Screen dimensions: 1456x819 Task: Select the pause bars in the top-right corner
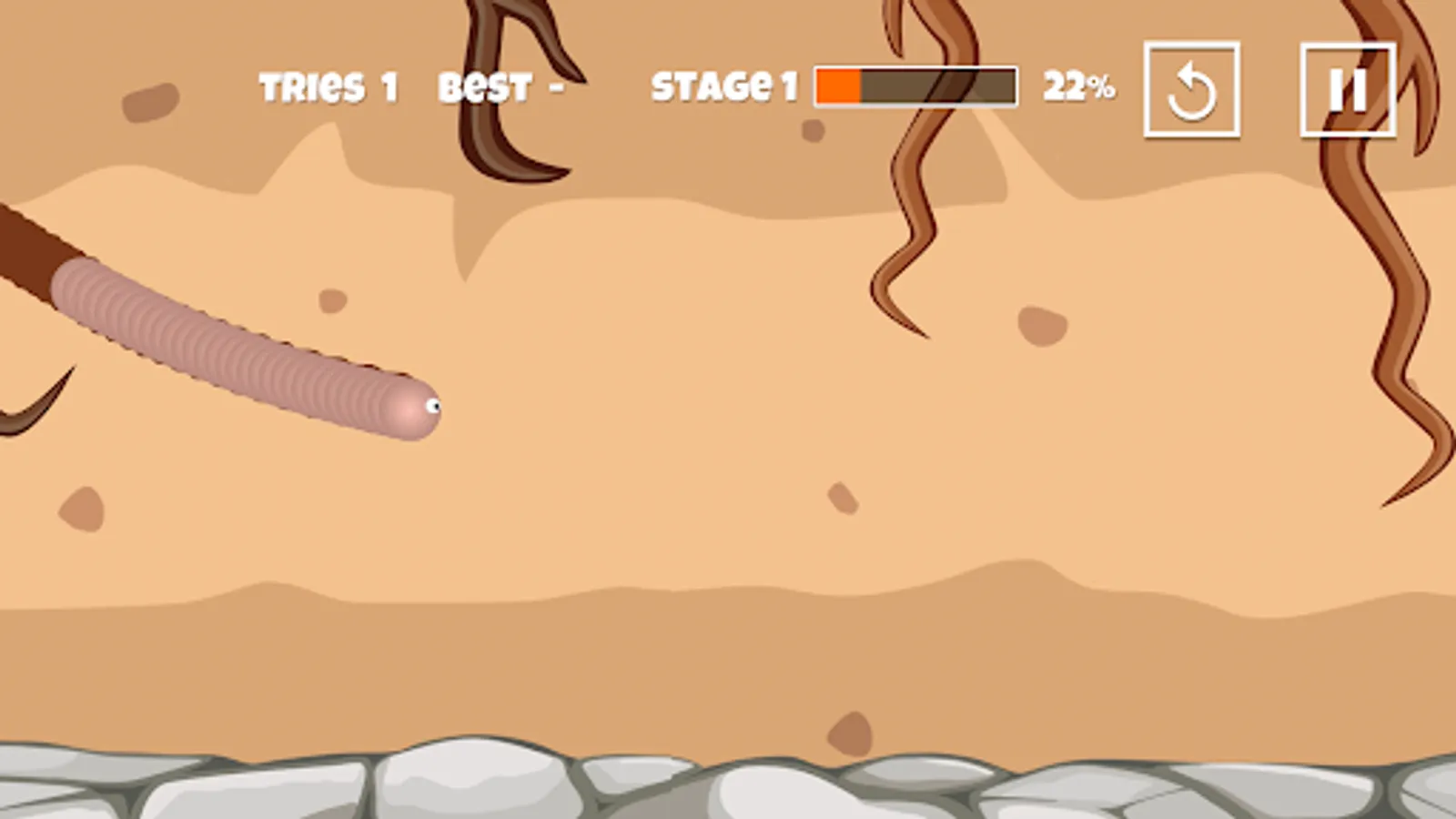click(x=1348, y=87)
